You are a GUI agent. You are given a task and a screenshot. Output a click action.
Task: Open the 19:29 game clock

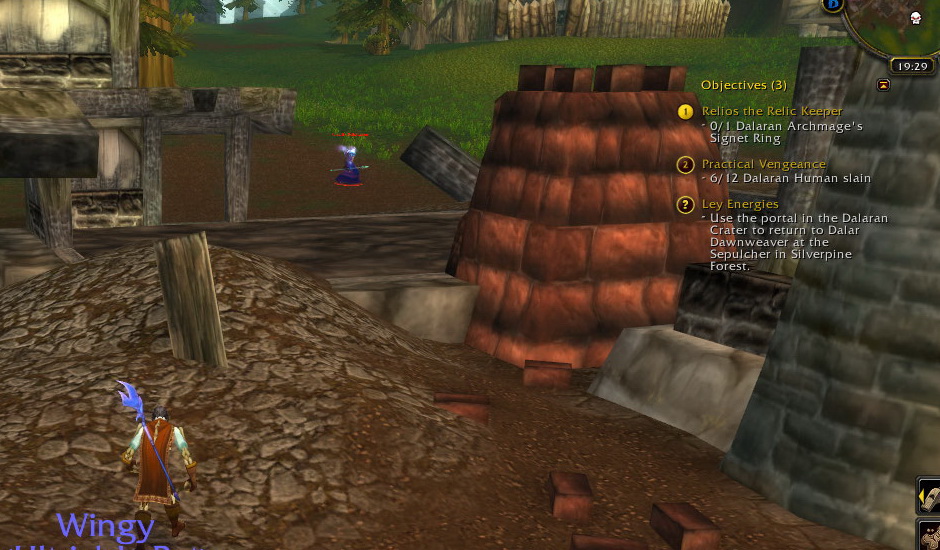click(x=910, y=66)
